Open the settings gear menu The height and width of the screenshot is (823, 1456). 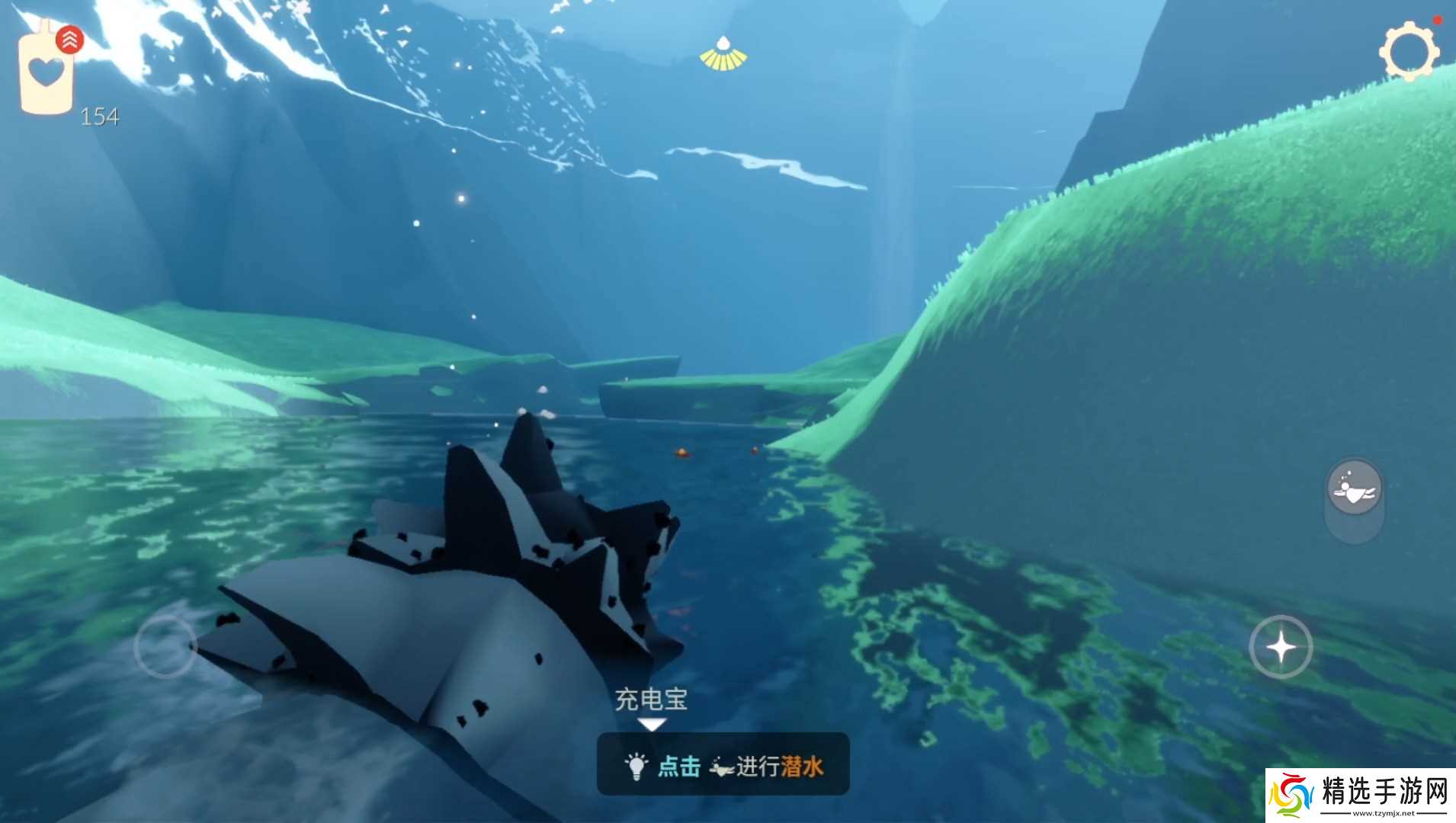click(1408, 51)
